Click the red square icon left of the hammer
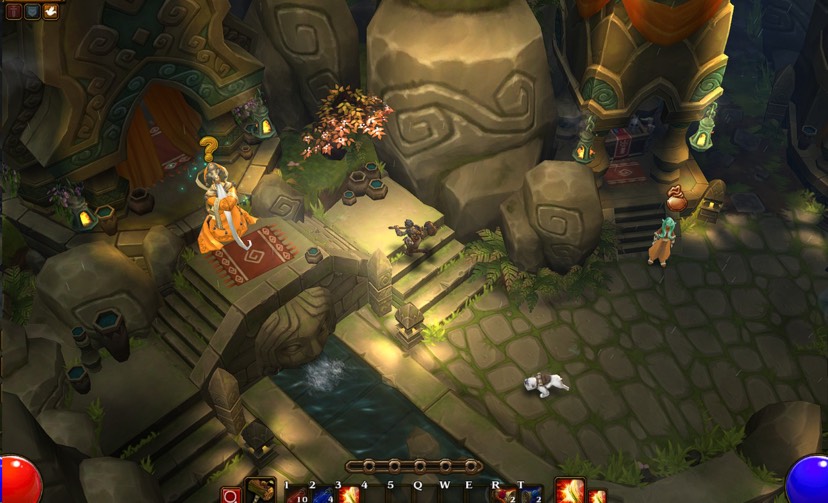This screenshot has width=828, height=503. click(231, 495)
